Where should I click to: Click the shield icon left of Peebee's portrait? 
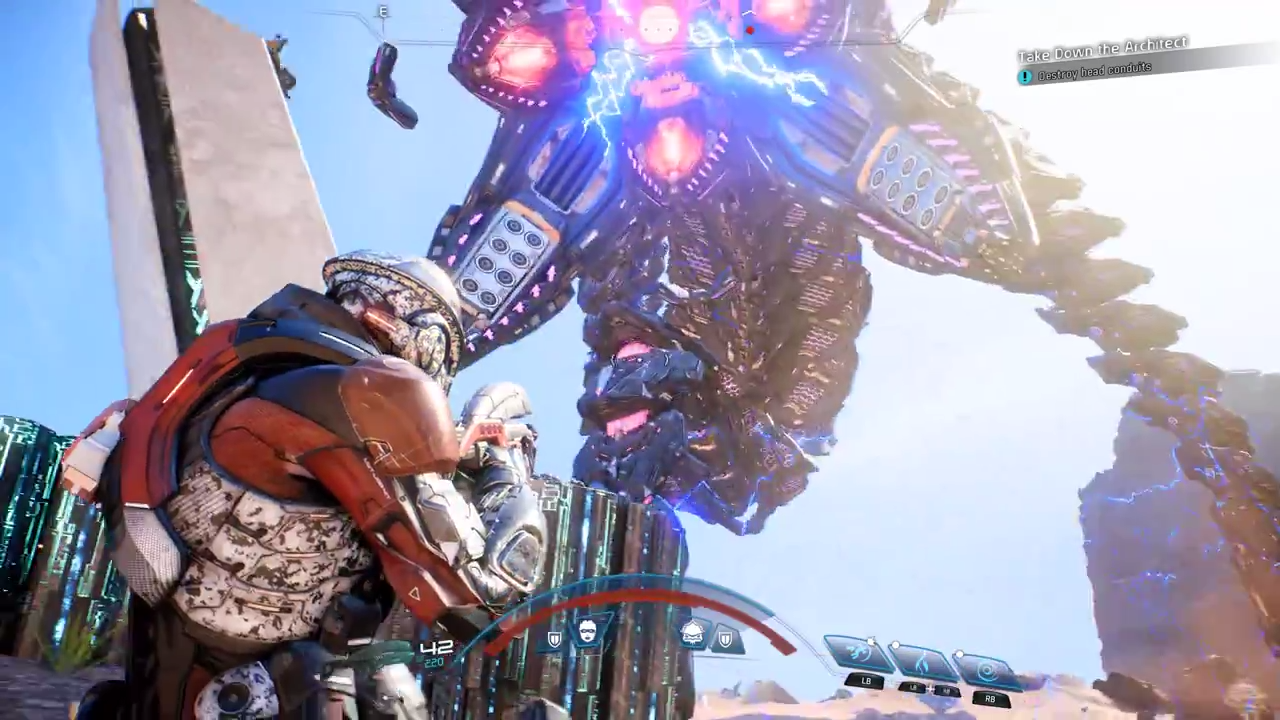[x=554, y=637]
